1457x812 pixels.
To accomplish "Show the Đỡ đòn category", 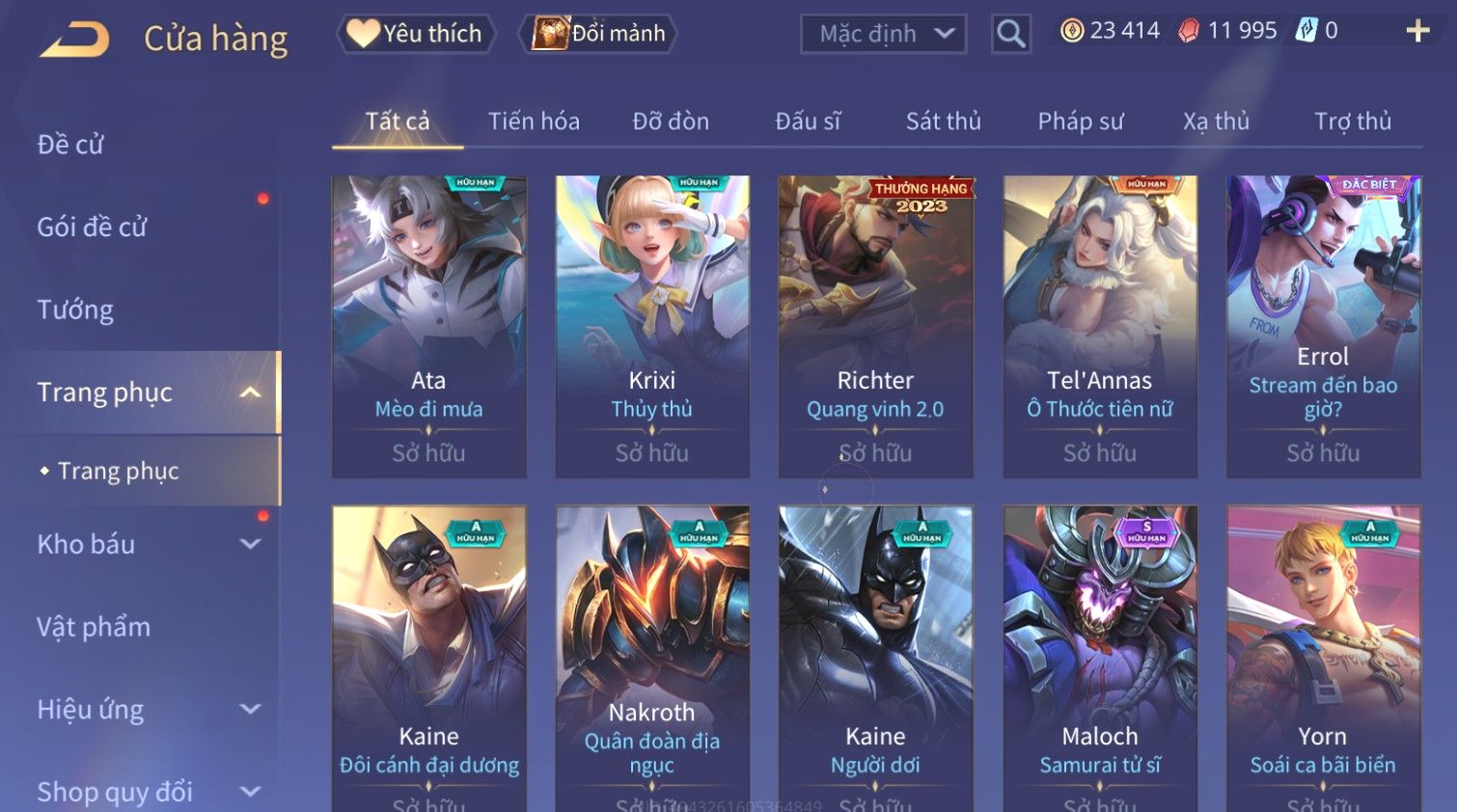I will pos(671,122).
